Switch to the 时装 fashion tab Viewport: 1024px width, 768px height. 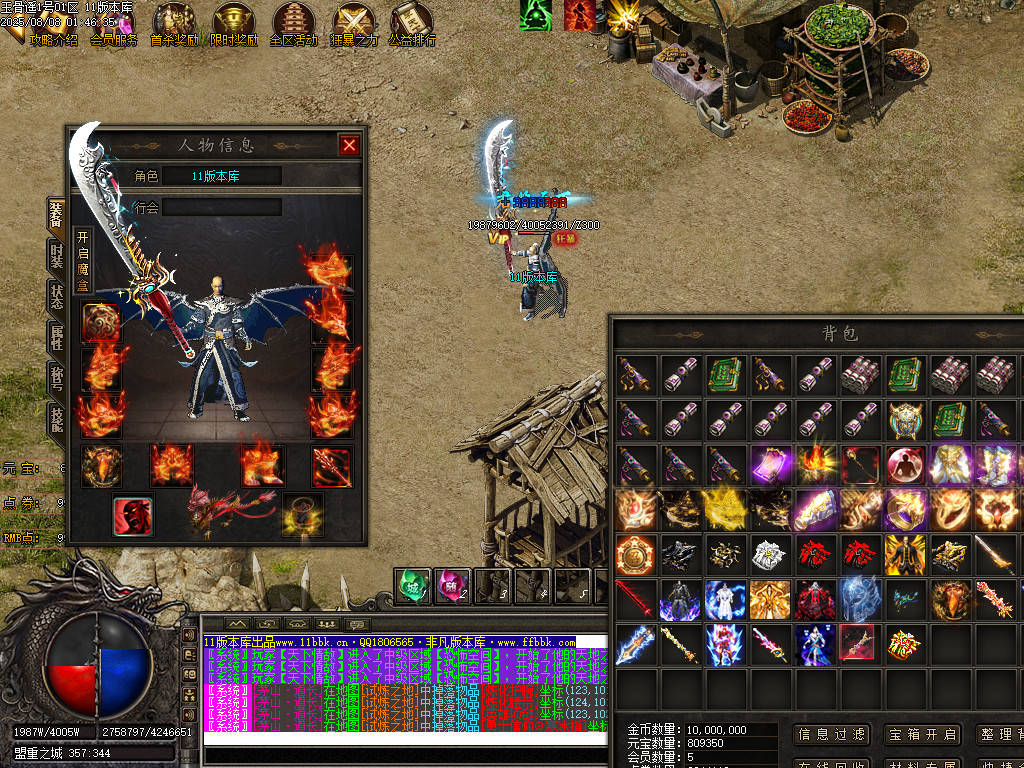click(x=57, y=255)
